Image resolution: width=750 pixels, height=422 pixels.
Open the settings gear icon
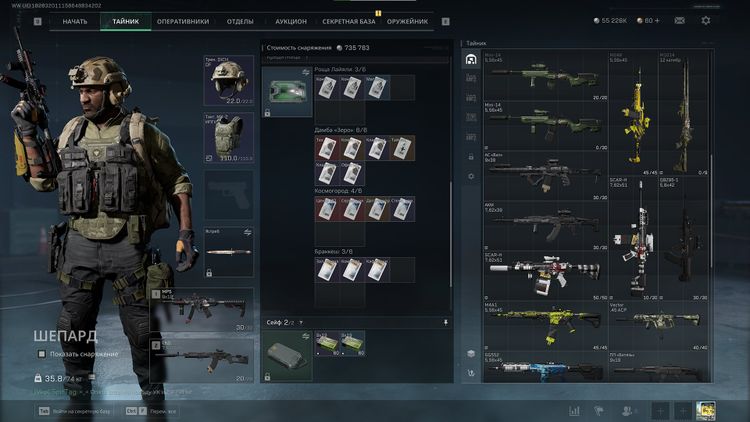point(706,20)
